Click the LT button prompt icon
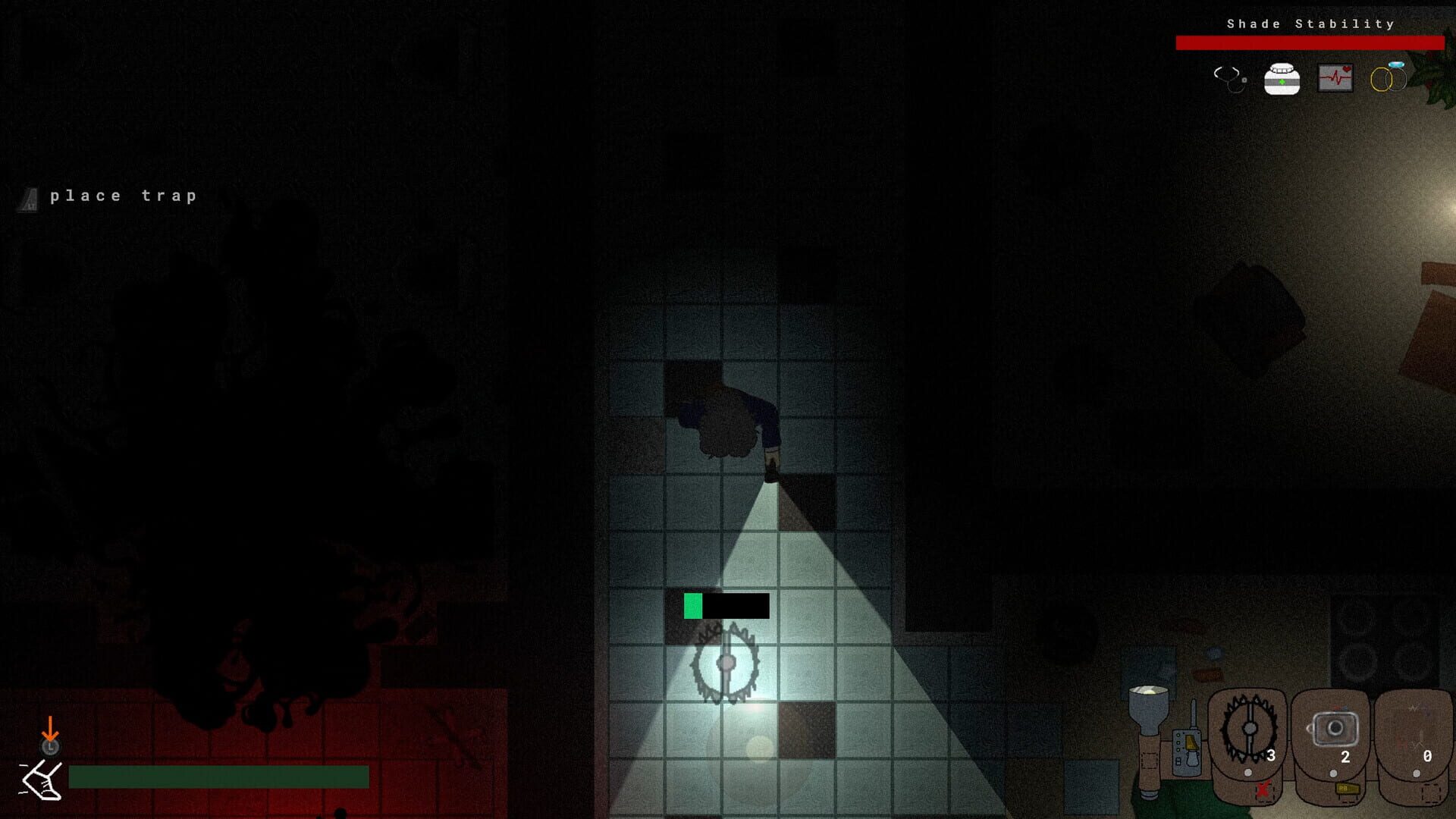The image size is (1456, 819). pyautogui.click(x=30, y=199)
